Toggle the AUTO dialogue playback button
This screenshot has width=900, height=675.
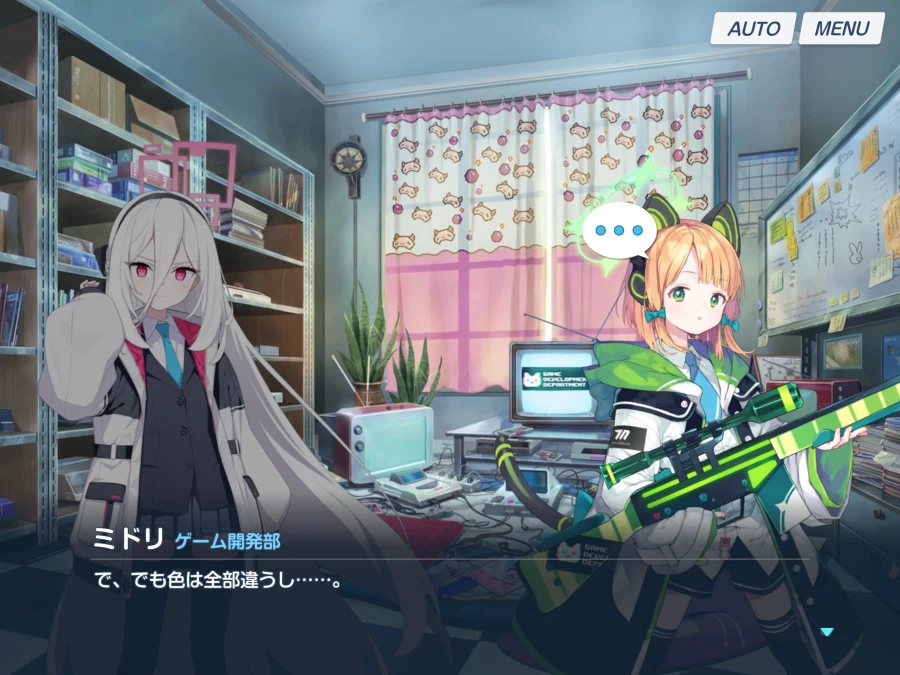(753, 28)
